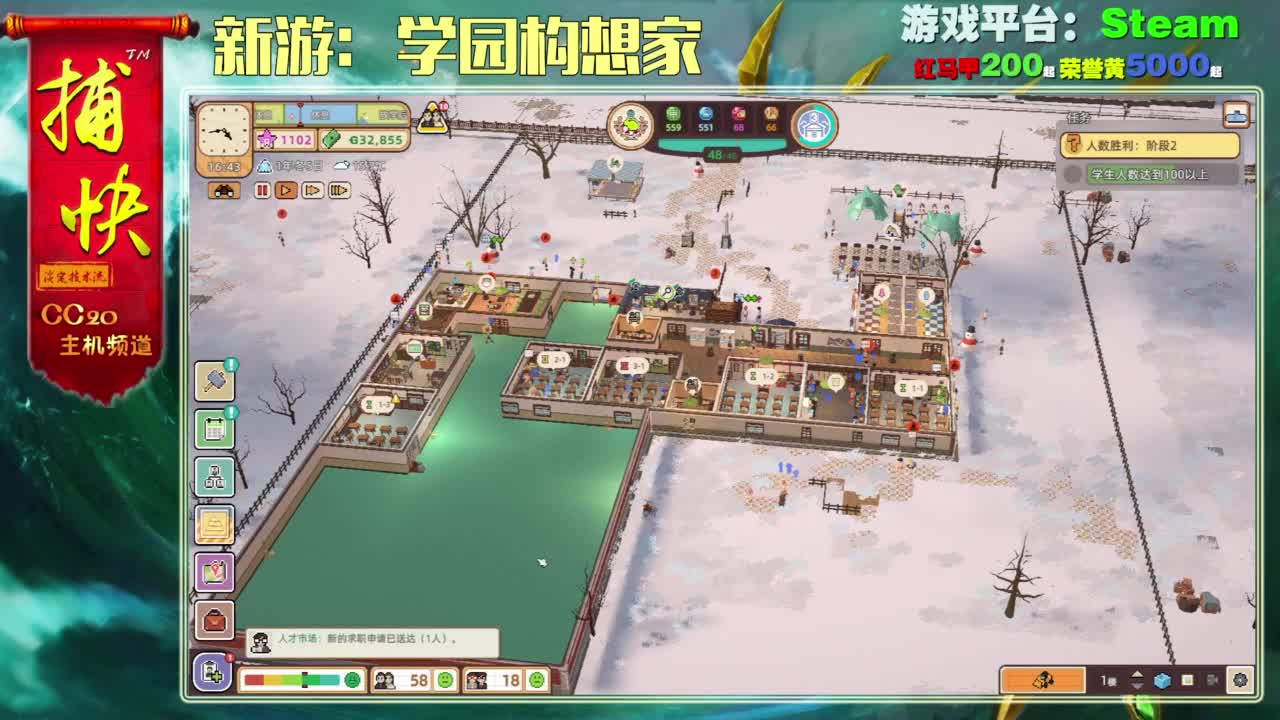This screenshot has width=1280, height=720.
Task: Click the floor-up arrow next to 1楼
Action: [x=1136, y=675]
